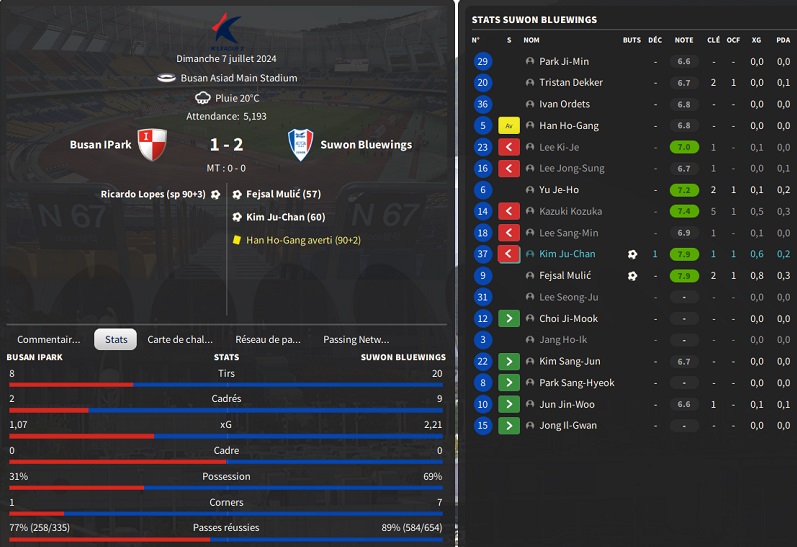Viewport: 797px width, 547px height.
Task: Open the Commentaire tab
Action: [48, 339]
